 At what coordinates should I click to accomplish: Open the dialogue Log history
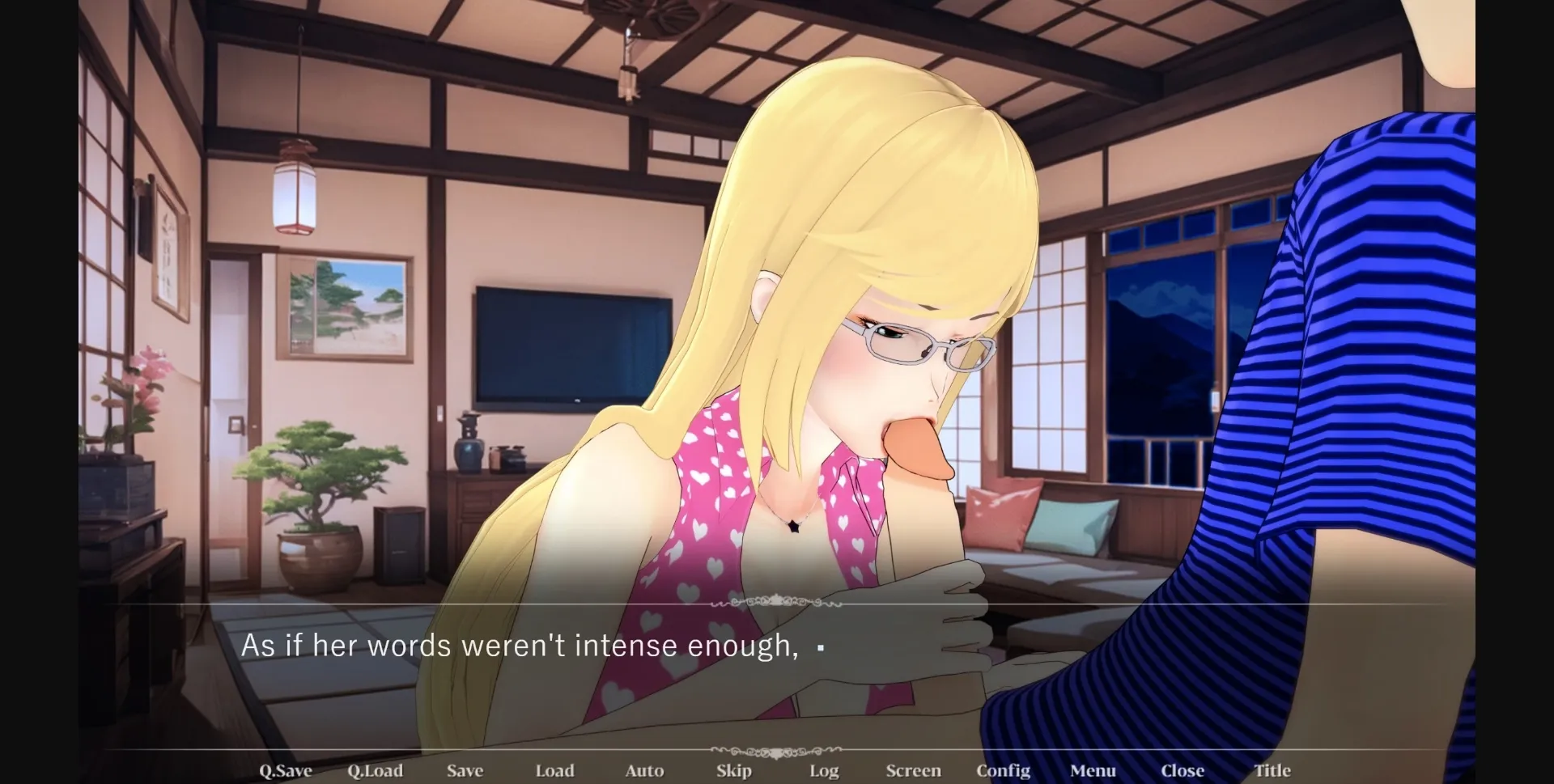coord(823,770)
